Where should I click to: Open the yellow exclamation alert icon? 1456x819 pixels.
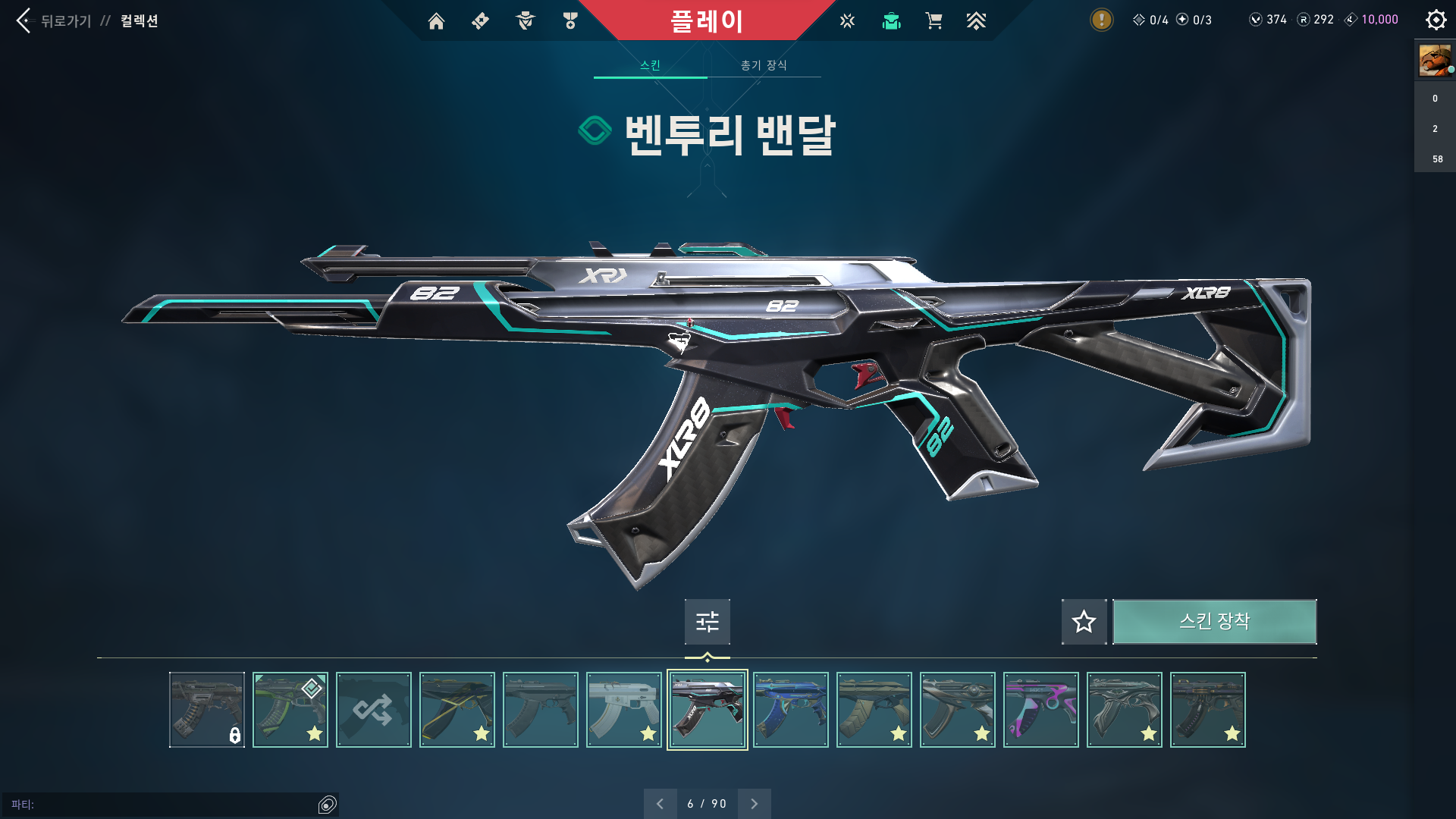pos(1101,20)
